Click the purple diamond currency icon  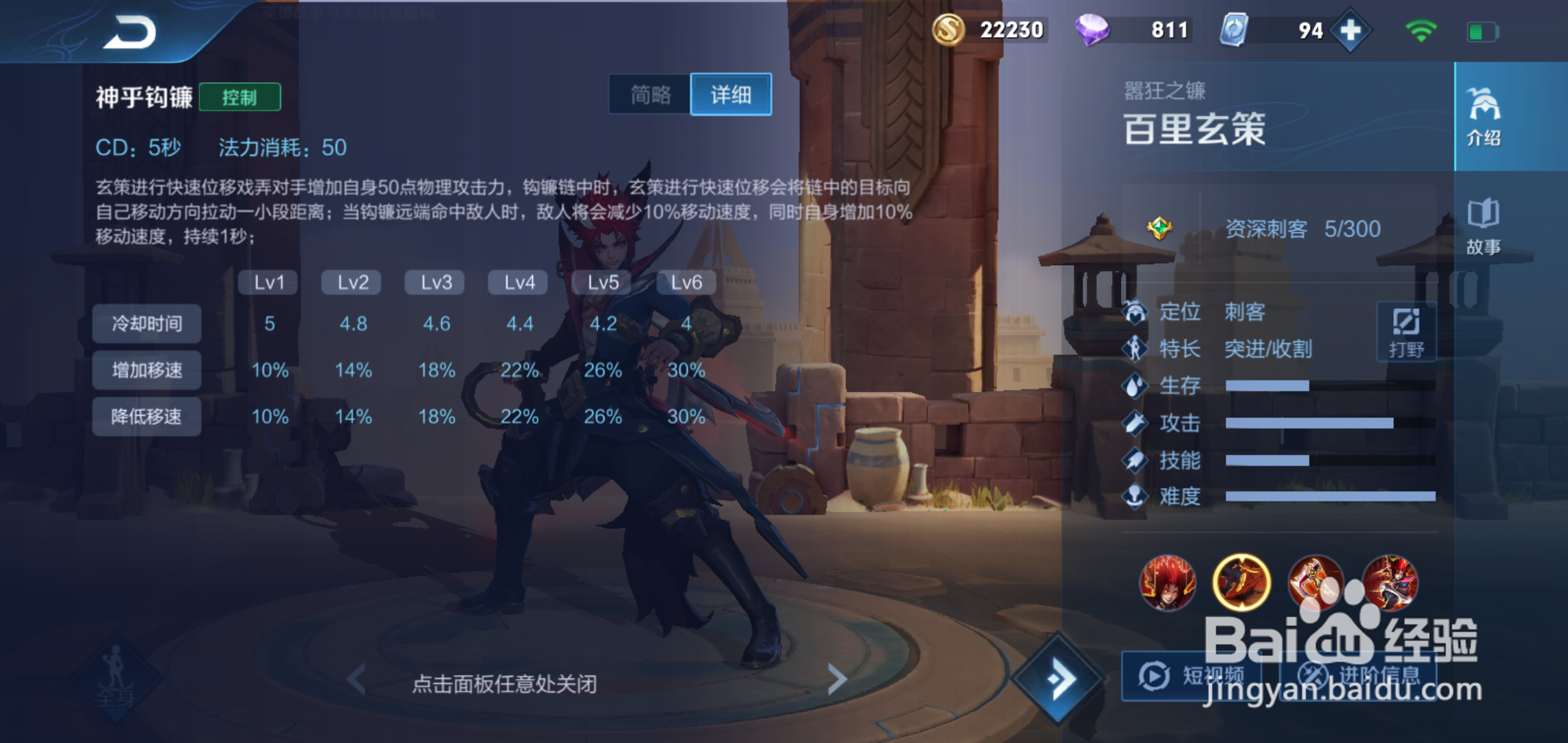1098,30
